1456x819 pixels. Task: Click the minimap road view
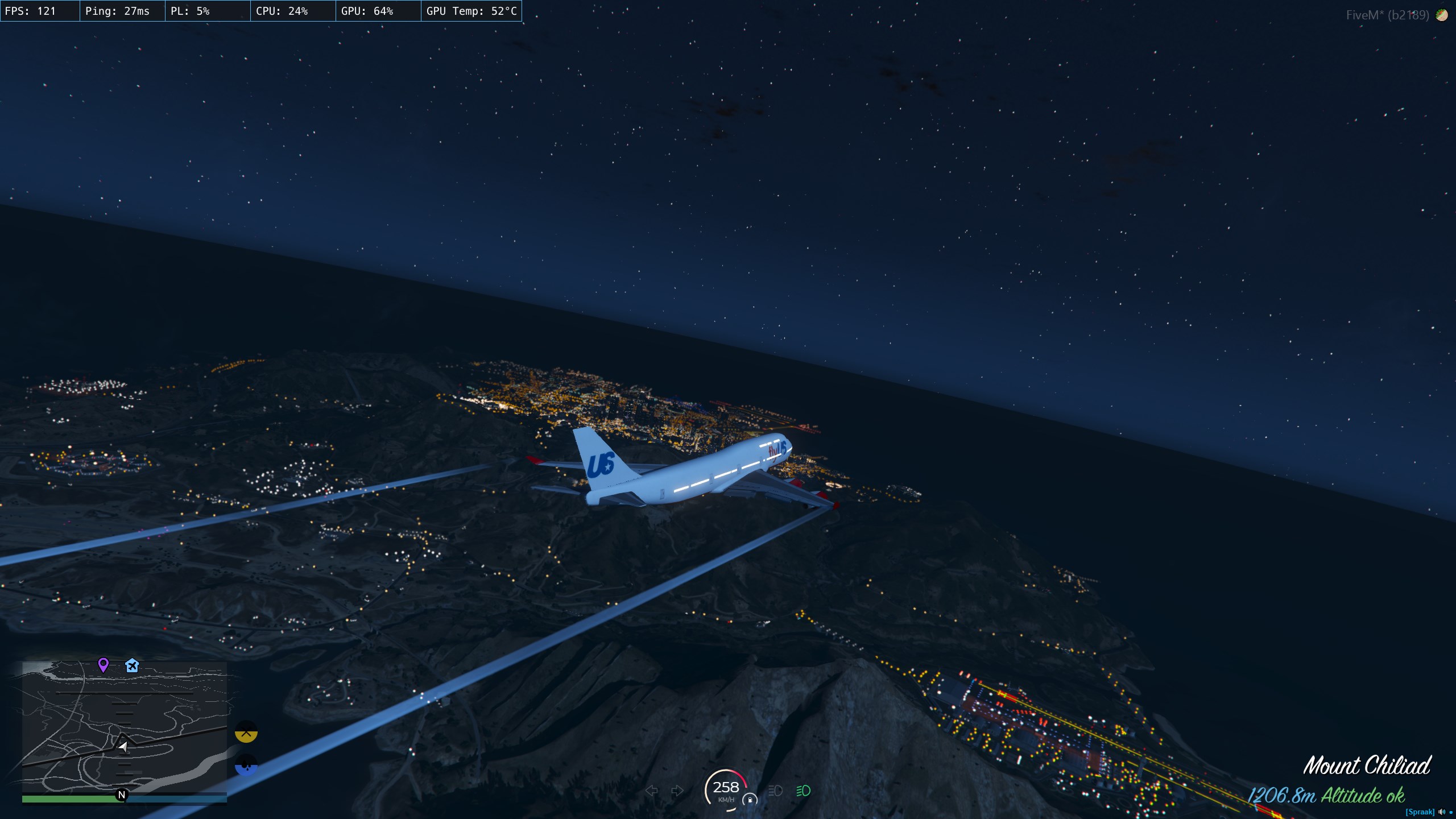[x=124, y=727]
